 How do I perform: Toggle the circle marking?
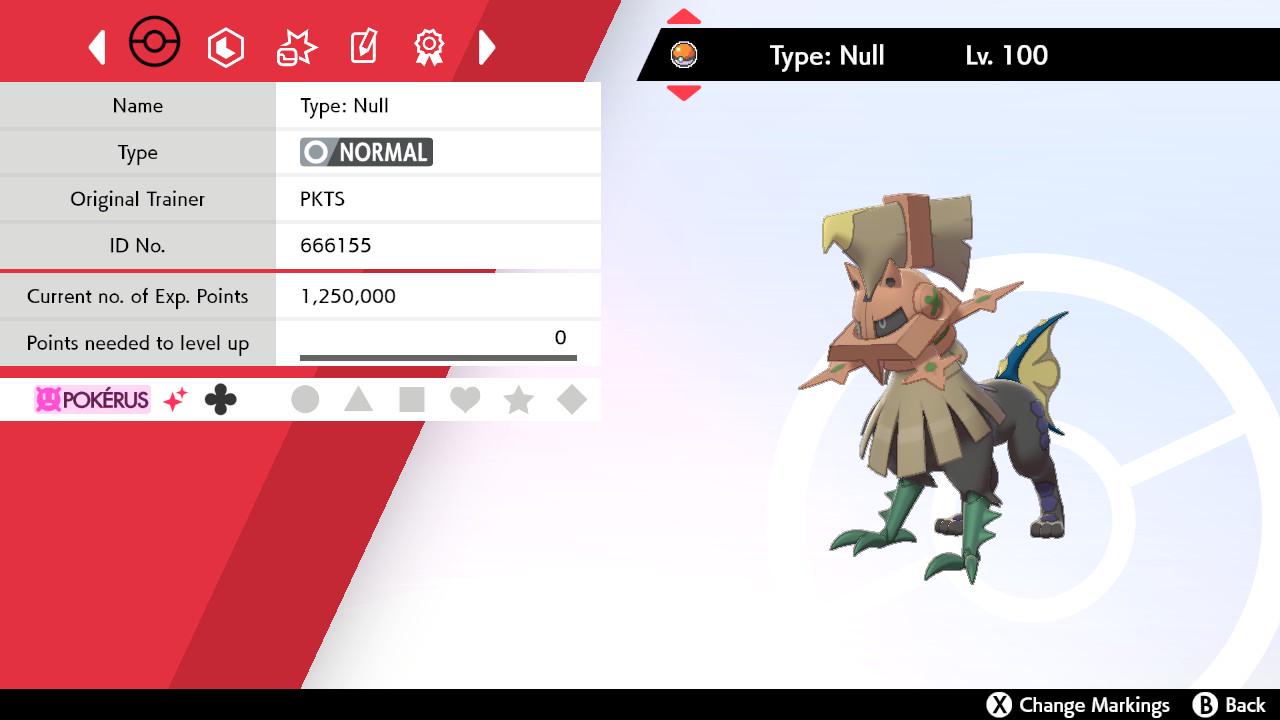(x=305, y=400)
